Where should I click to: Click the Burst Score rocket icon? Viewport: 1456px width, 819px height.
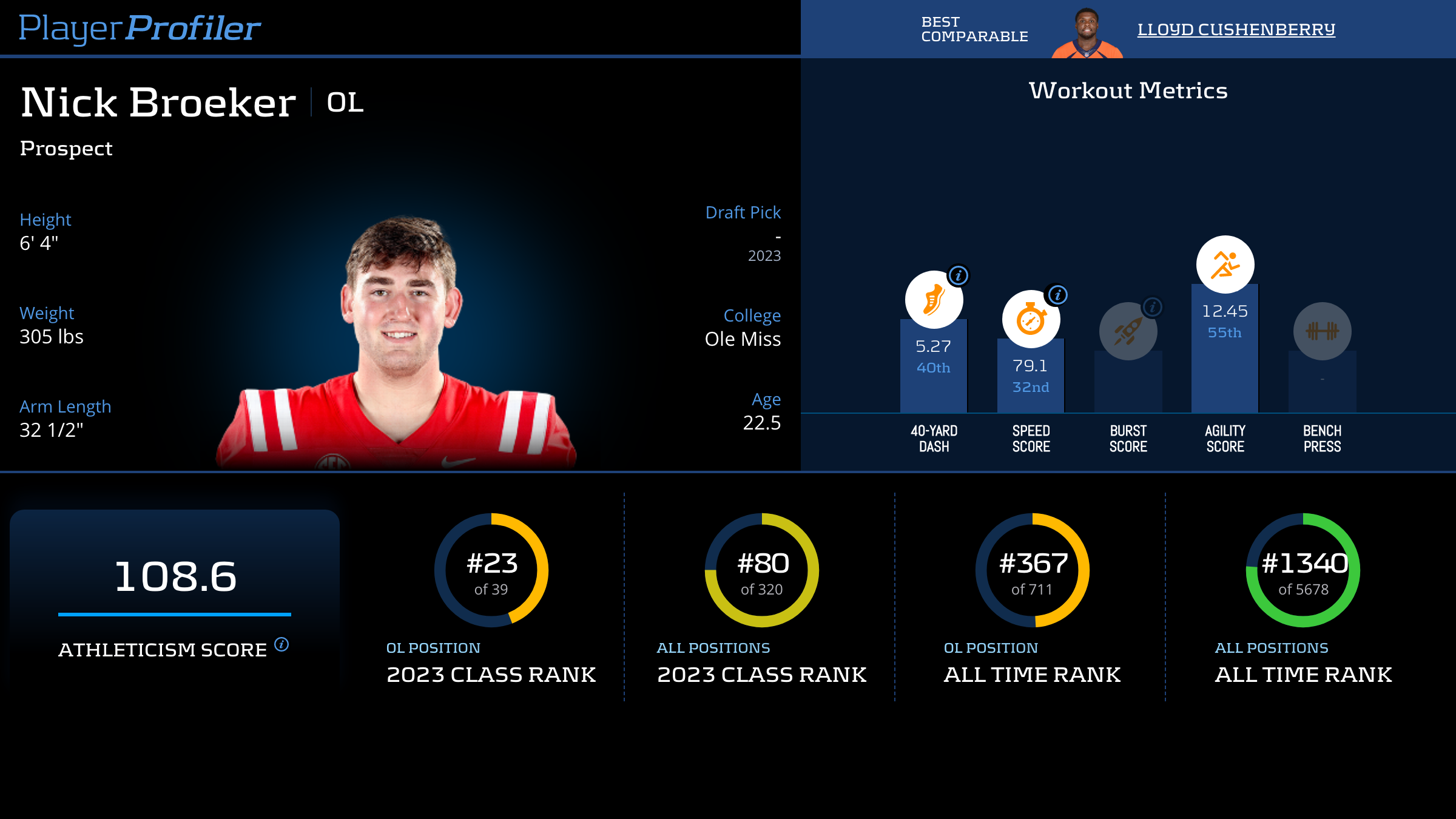pos(1127,331)
